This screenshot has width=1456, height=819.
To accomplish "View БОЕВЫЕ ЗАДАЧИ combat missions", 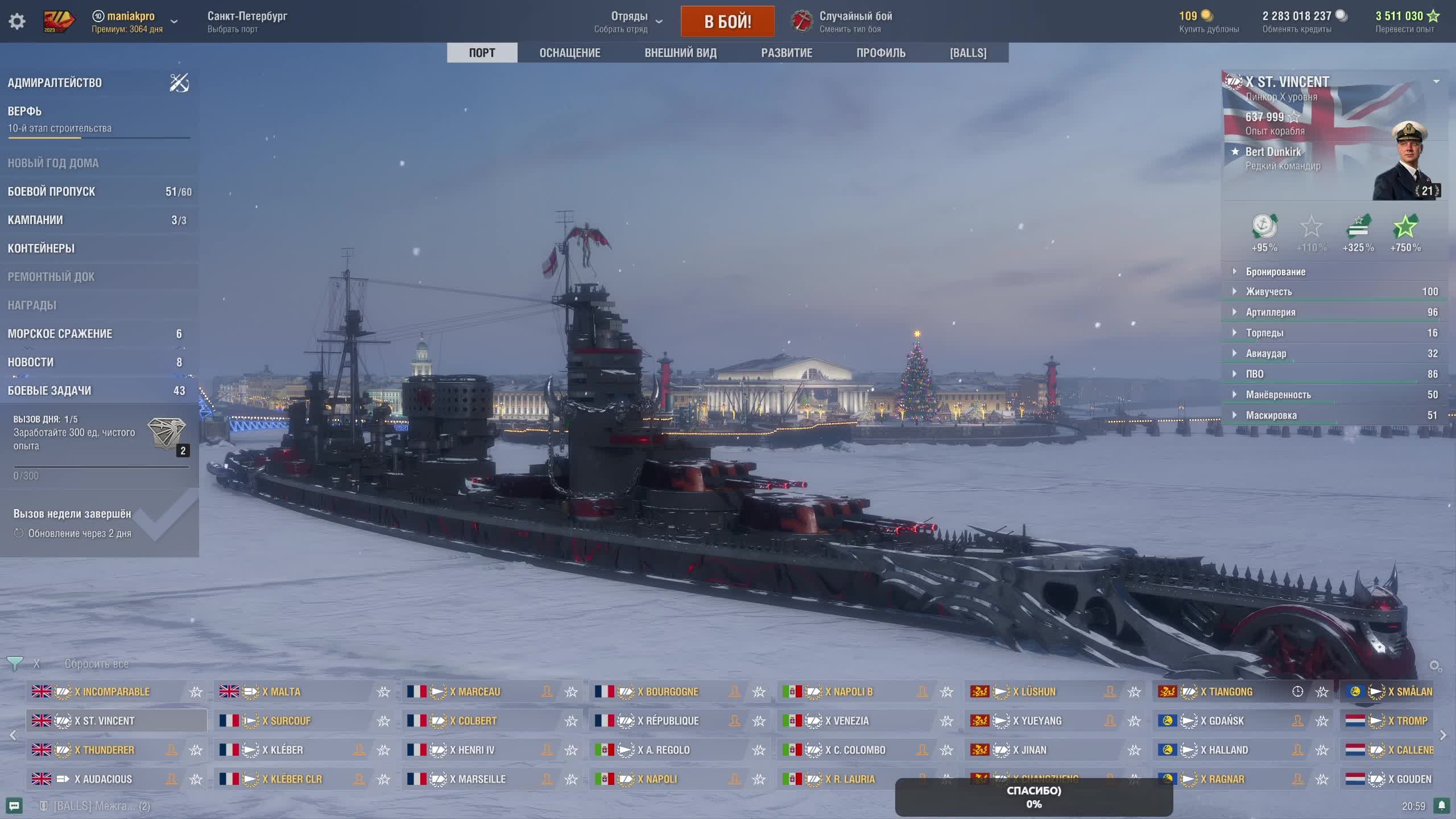I will tap(49, 391).
